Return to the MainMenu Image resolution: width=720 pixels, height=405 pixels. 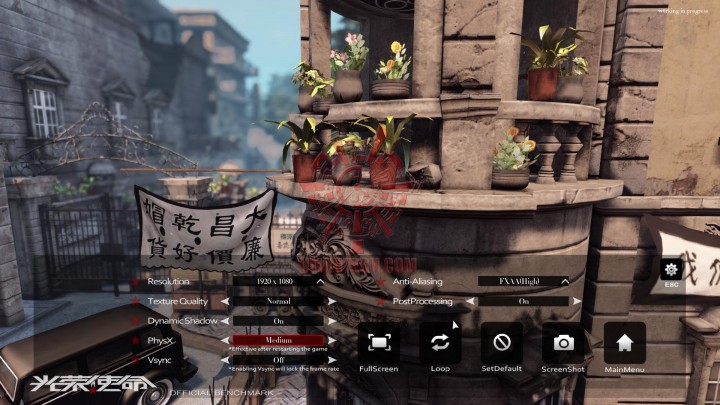(x=625, y=343)
